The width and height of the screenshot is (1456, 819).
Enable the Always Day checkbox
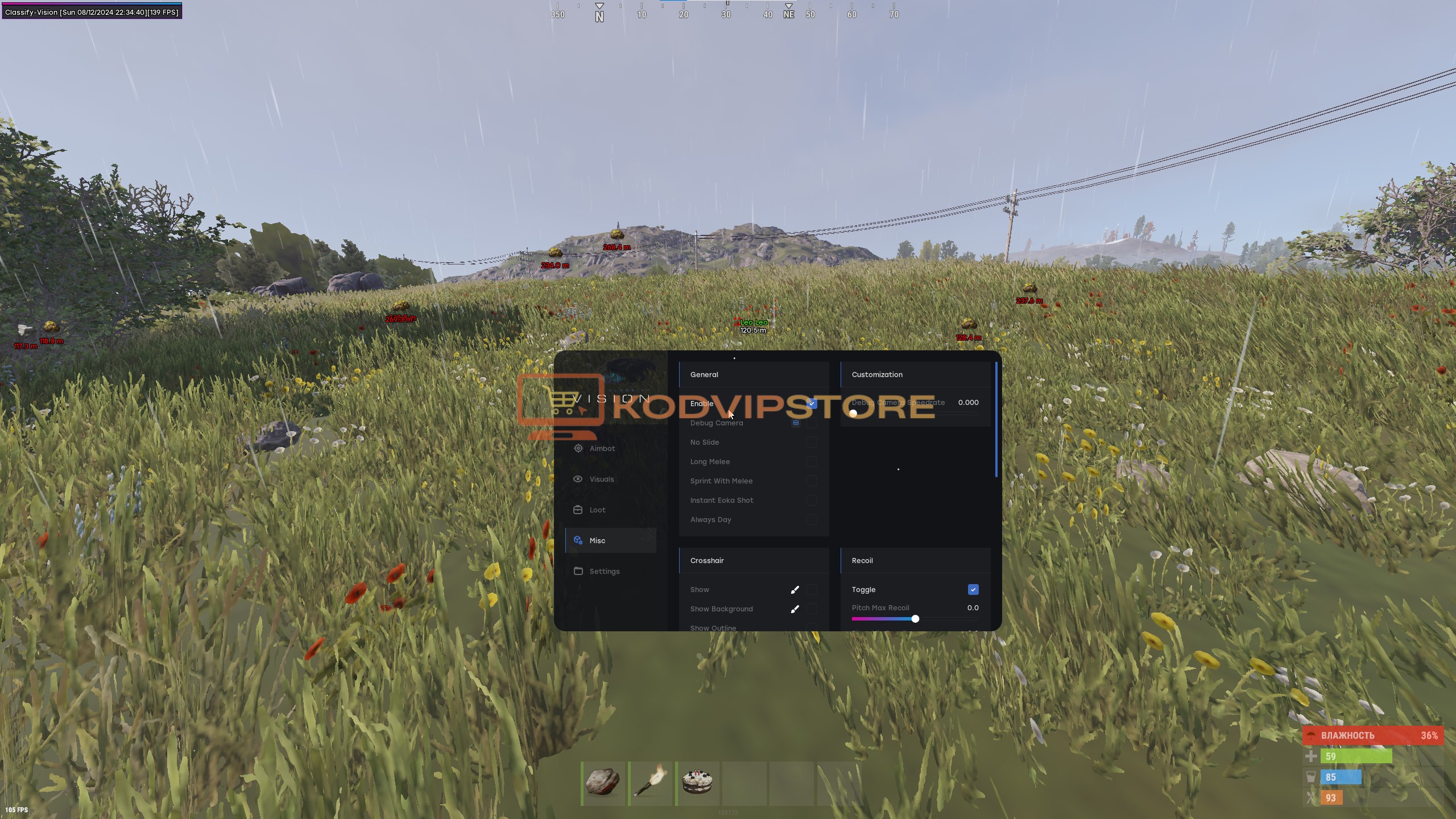click(x=813, y=519)
